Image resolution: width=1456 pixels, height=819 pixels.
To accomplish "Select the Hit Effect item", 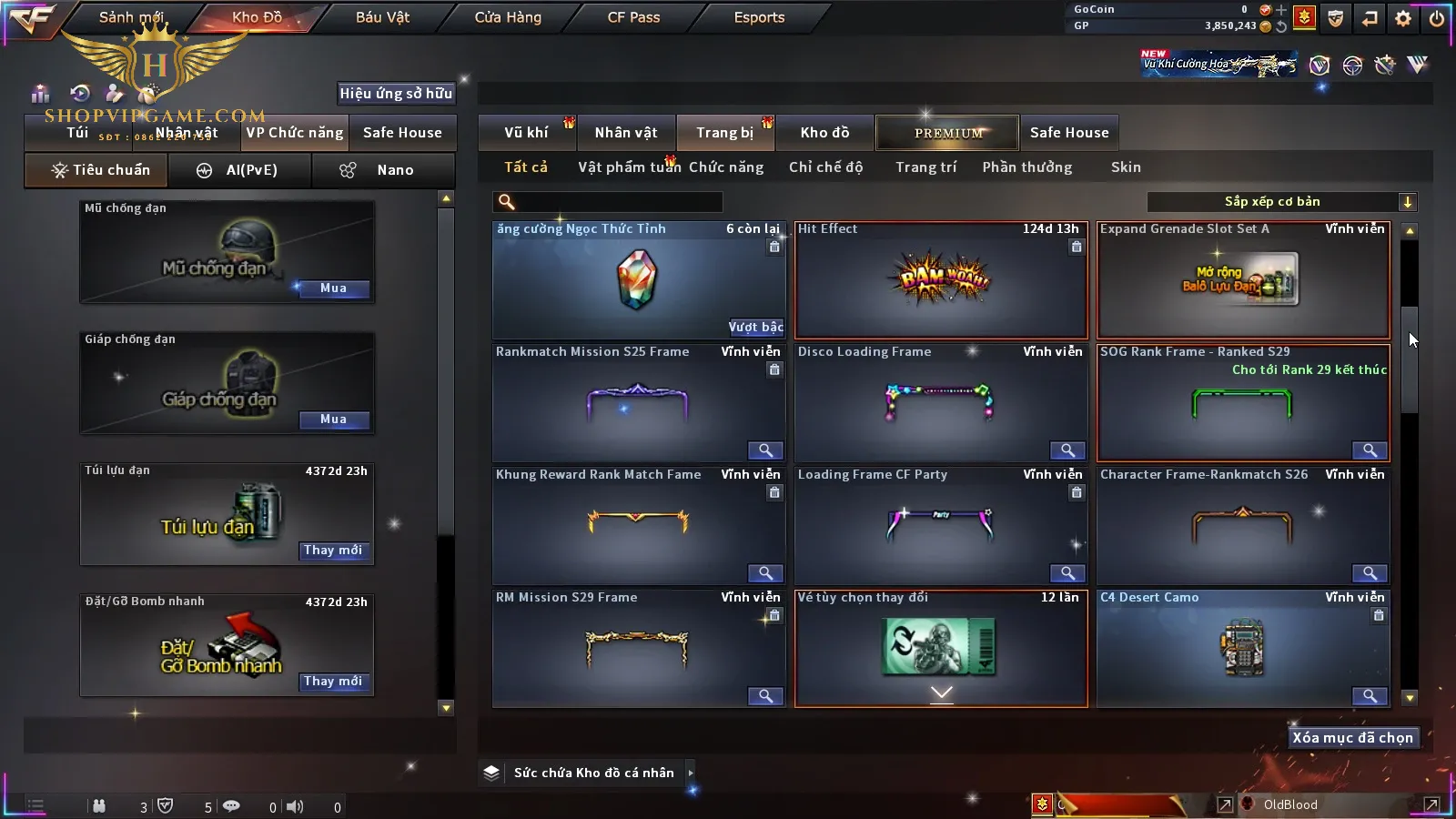I will pyautogui.click(x=941, y=281).
